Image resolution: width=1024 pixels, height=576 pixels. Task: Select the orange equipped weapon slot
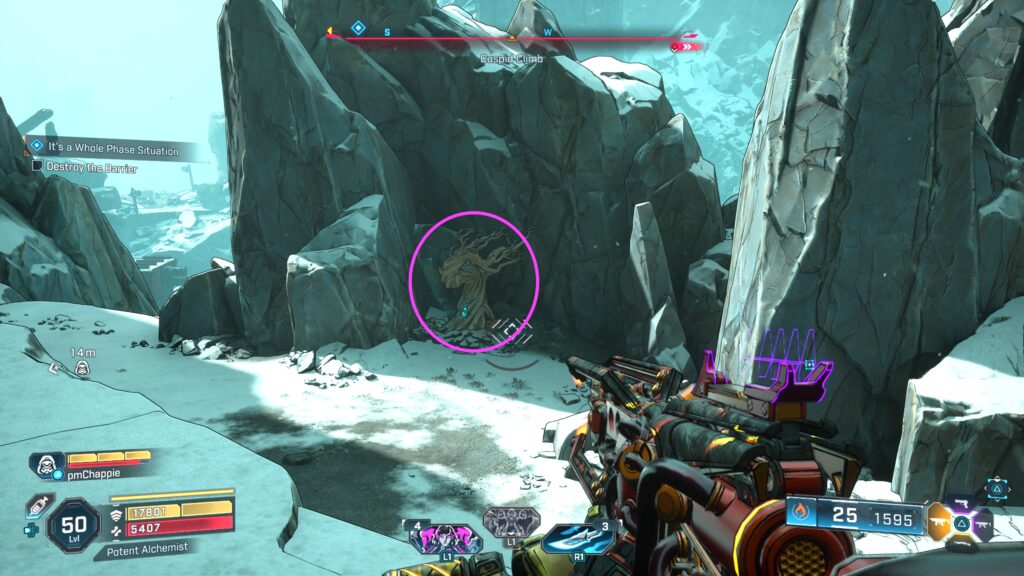point(939,523)
